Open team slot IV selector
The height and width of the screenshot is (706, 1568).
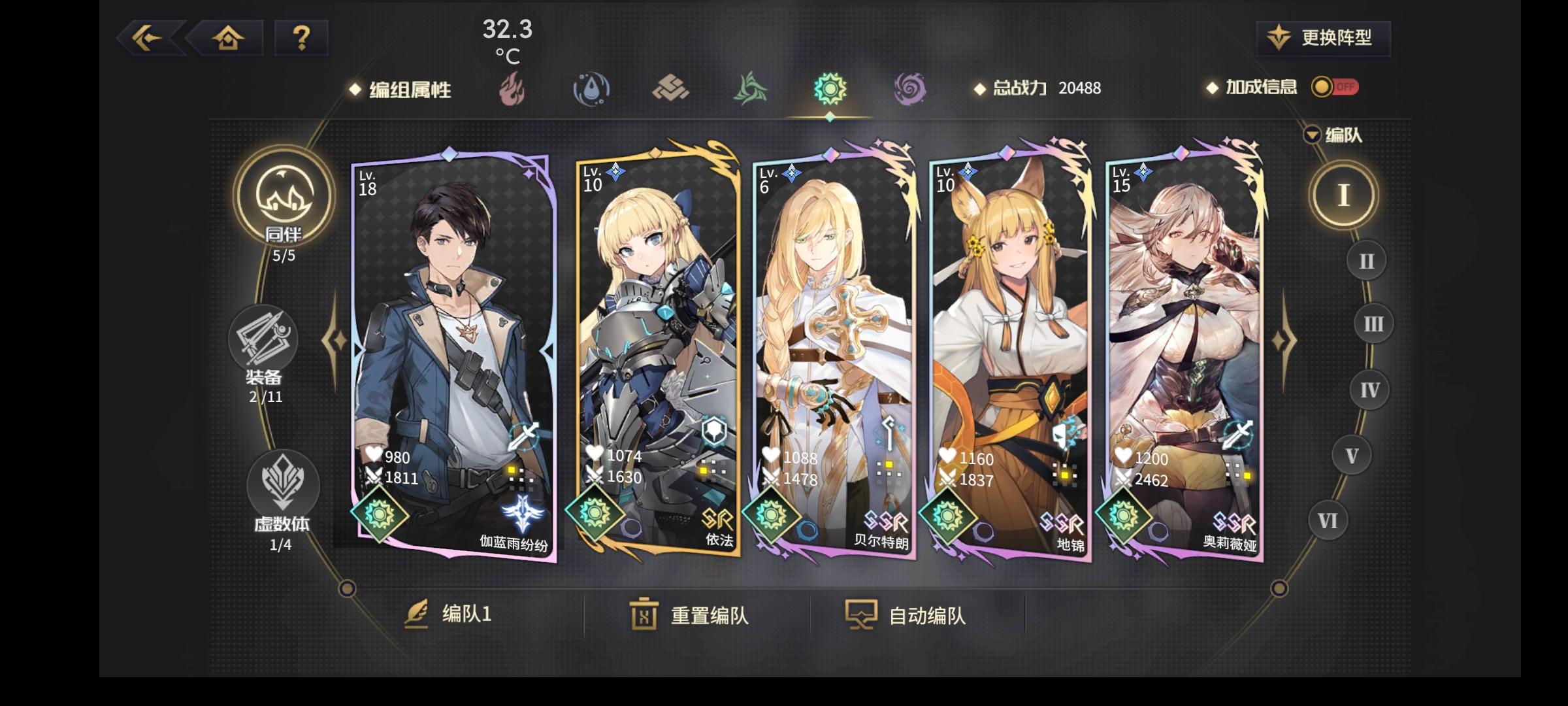[1371, 389]
